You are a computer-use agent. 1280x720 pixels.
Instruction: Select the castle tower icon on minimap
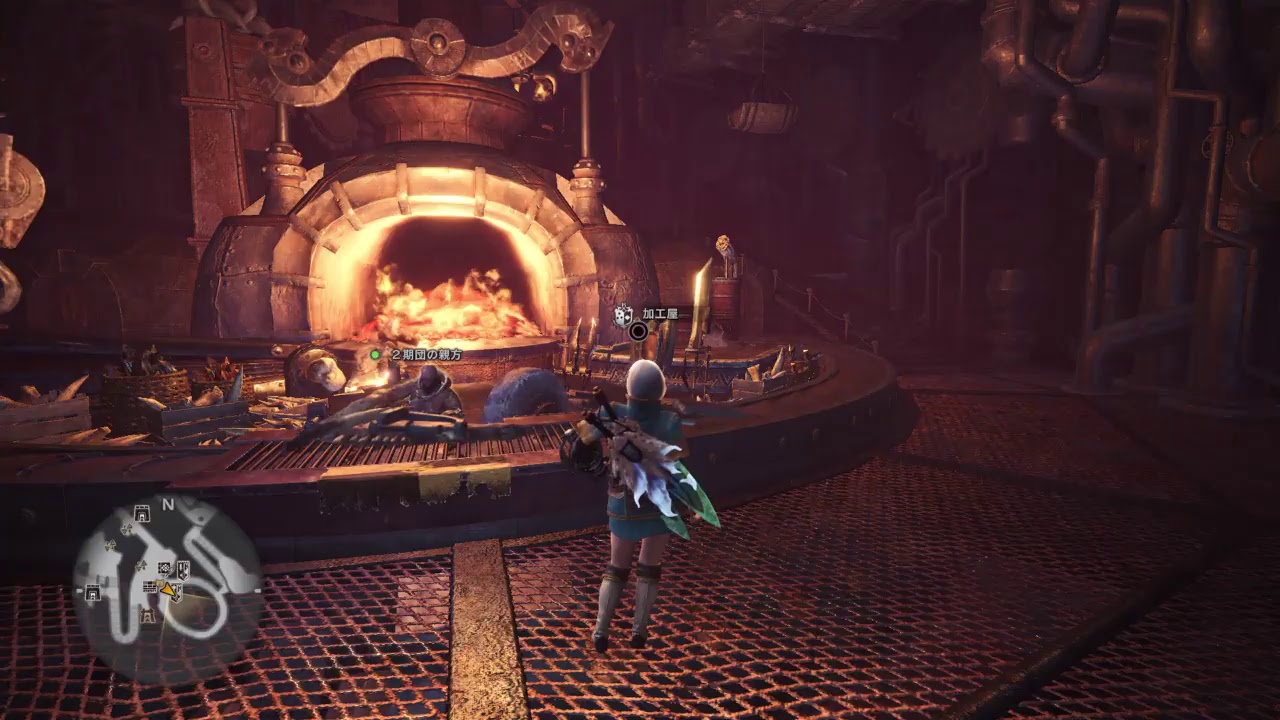(148, 617)
